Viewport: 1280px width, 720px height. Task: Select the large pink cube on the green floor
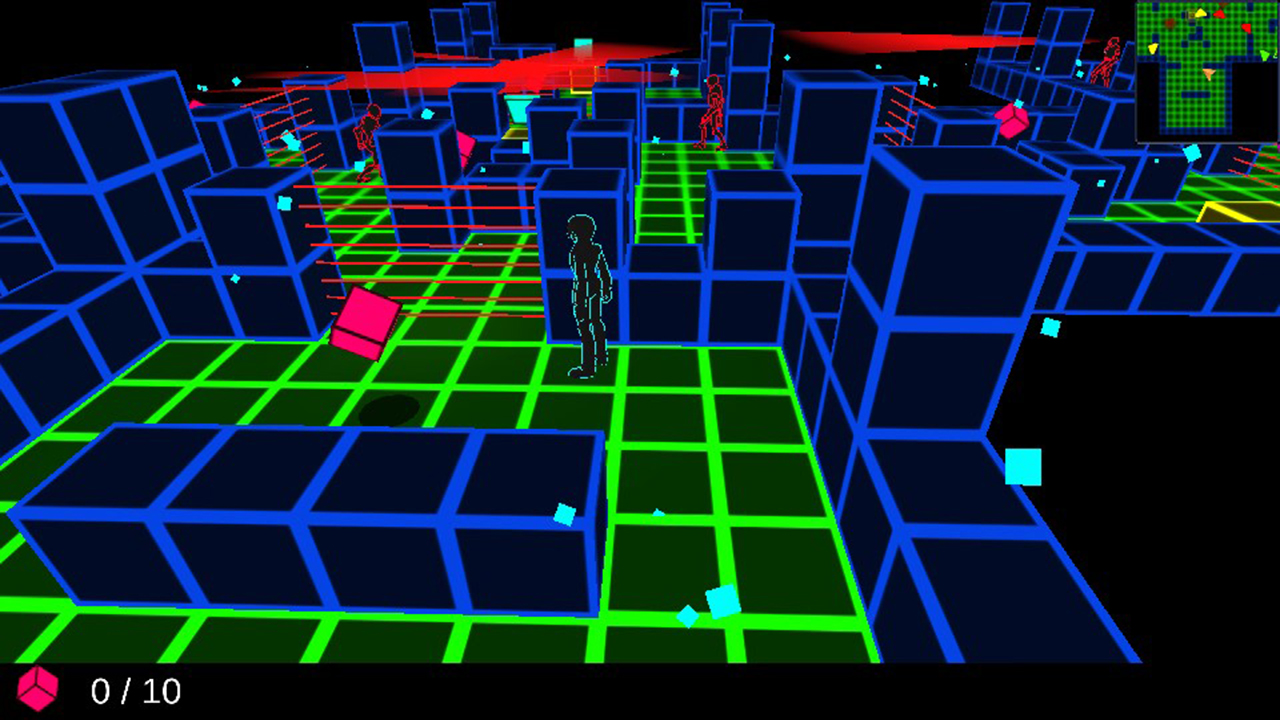[364, 322]
